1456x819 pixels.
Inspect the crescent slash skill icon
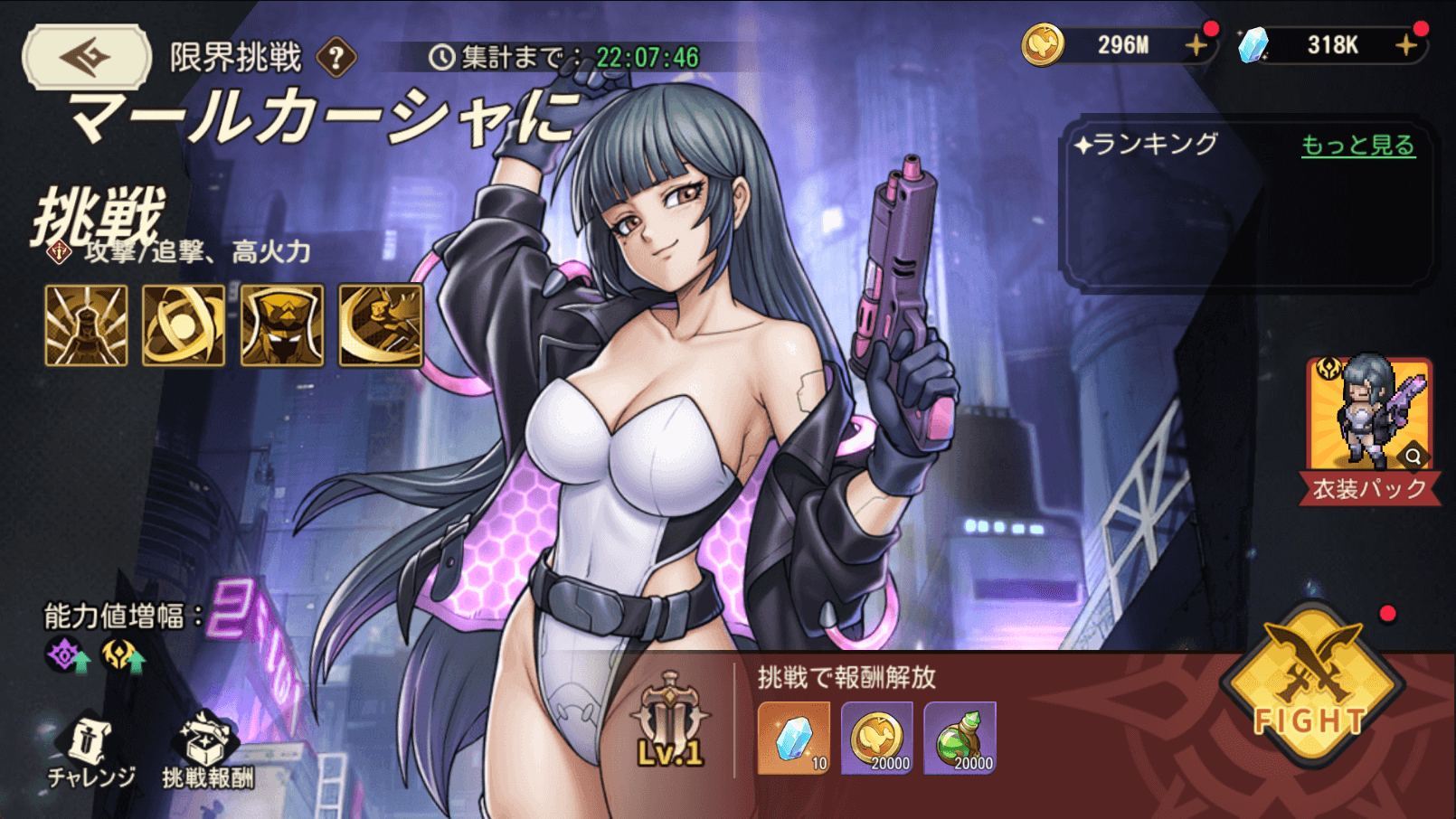tap(381, 325)
